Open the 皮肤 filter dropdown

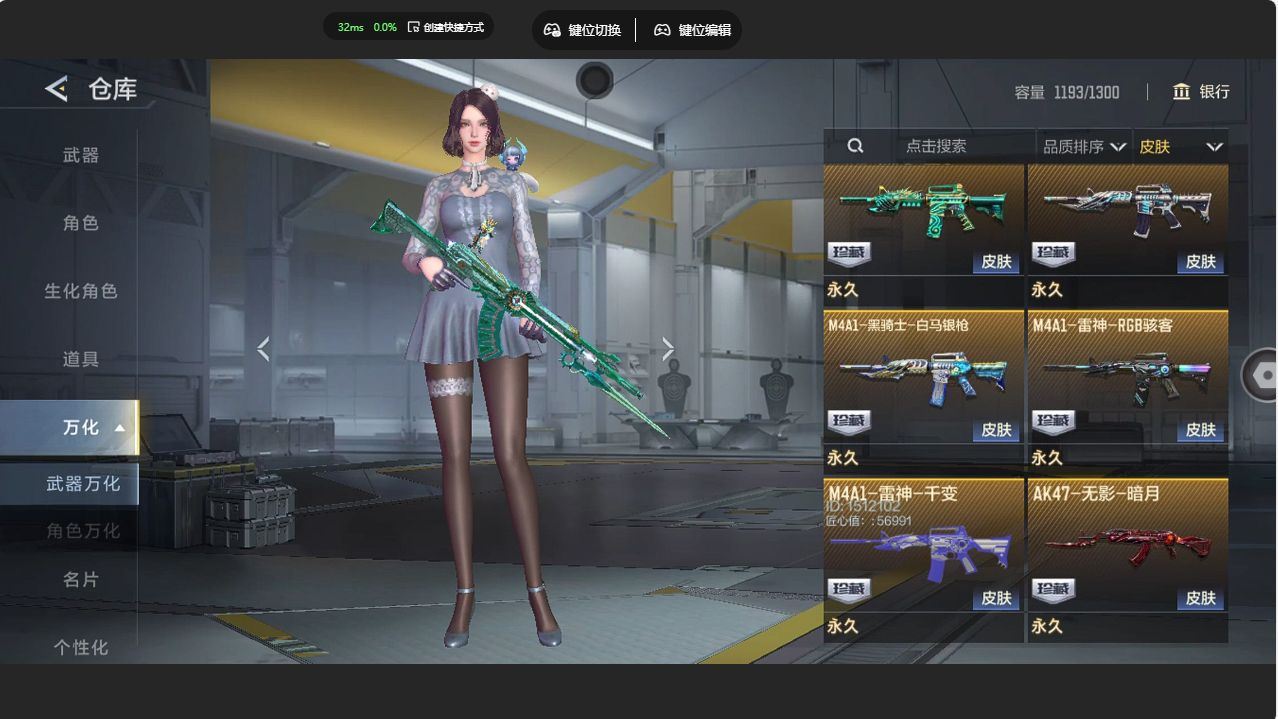(x=1180, y=147)
